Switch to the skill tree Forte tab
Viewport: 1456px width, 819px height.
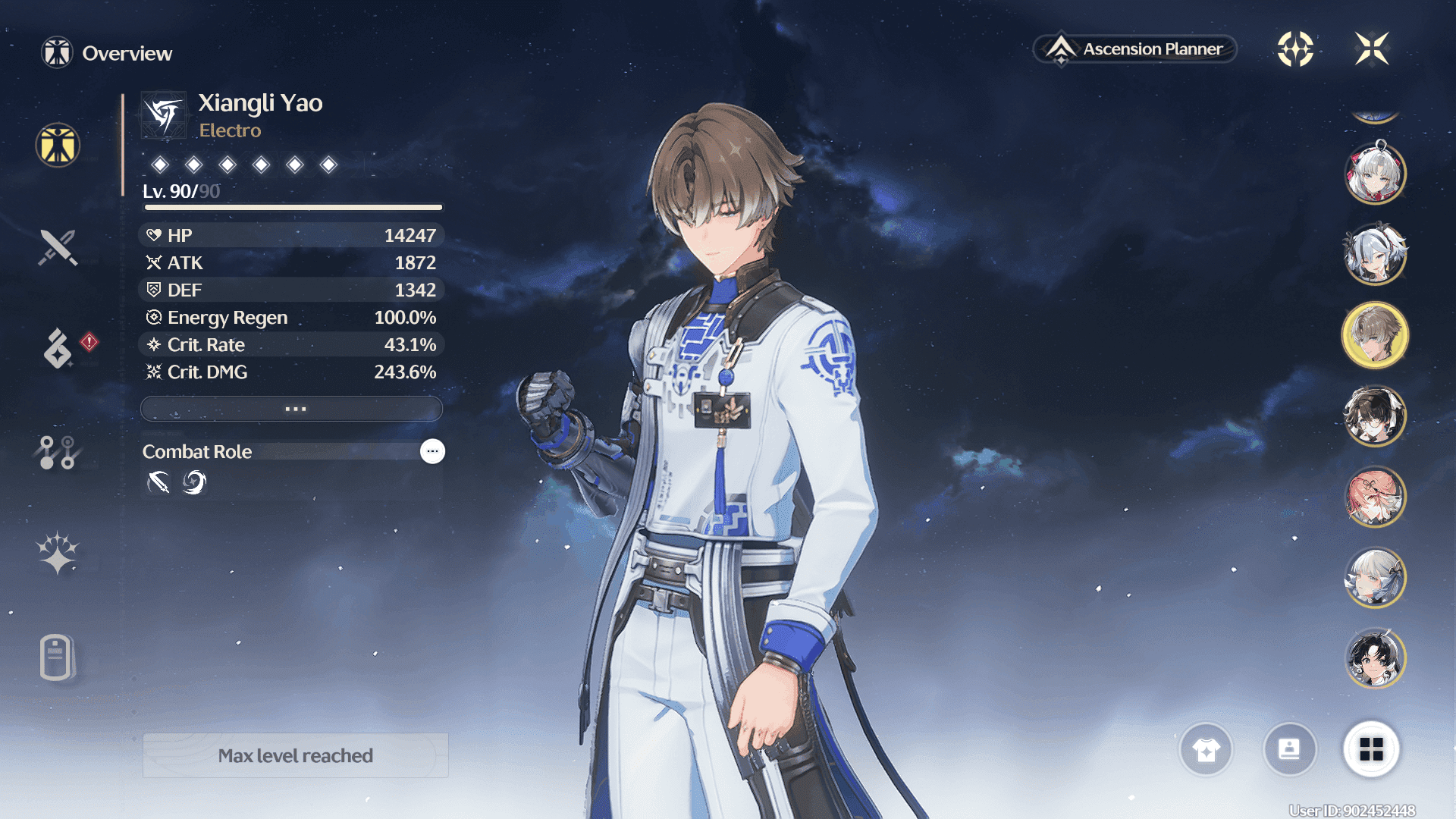[x=58, y=452]
